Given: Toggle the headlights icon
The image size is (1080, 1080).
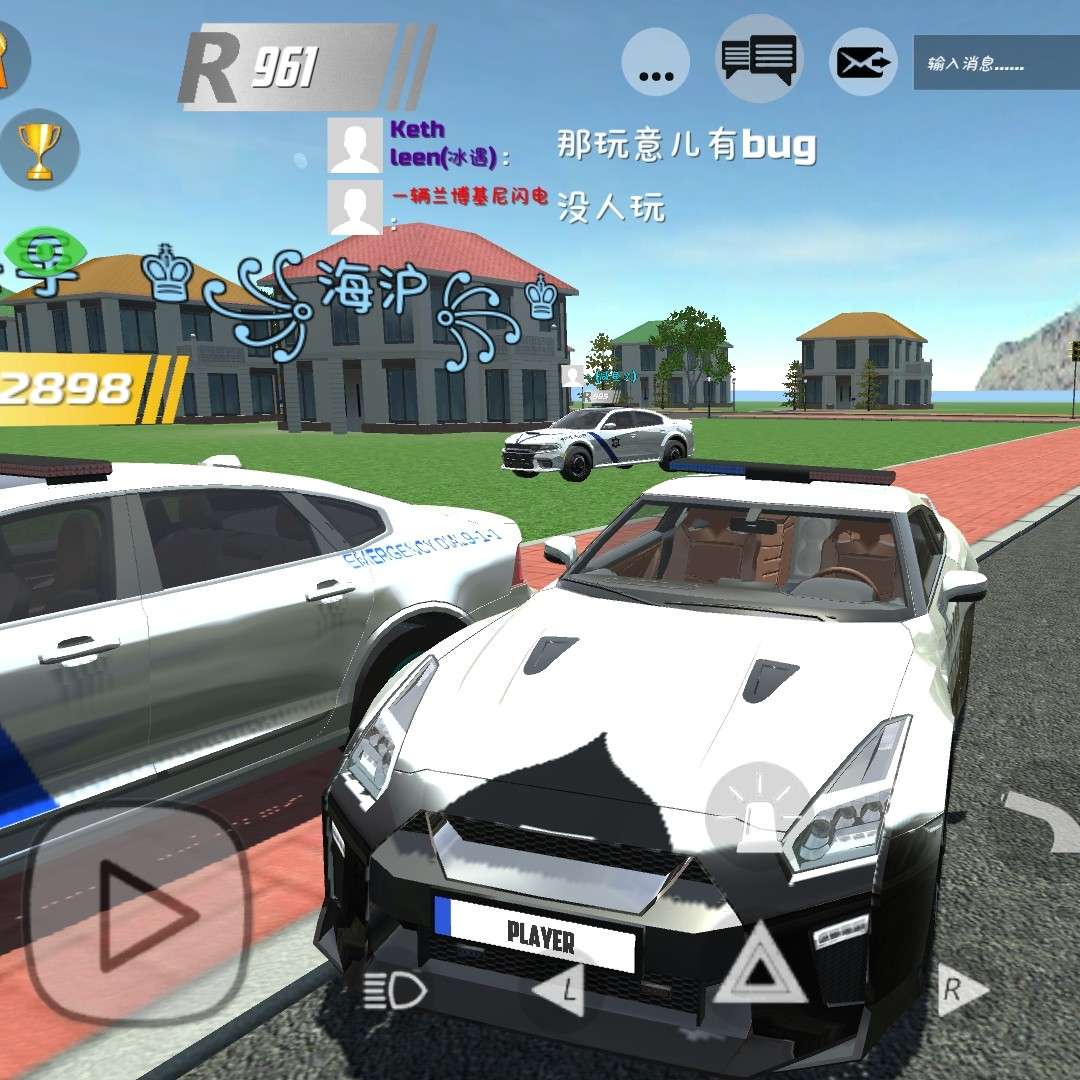Looking at the screenshot, I should [x=396, y=991].
